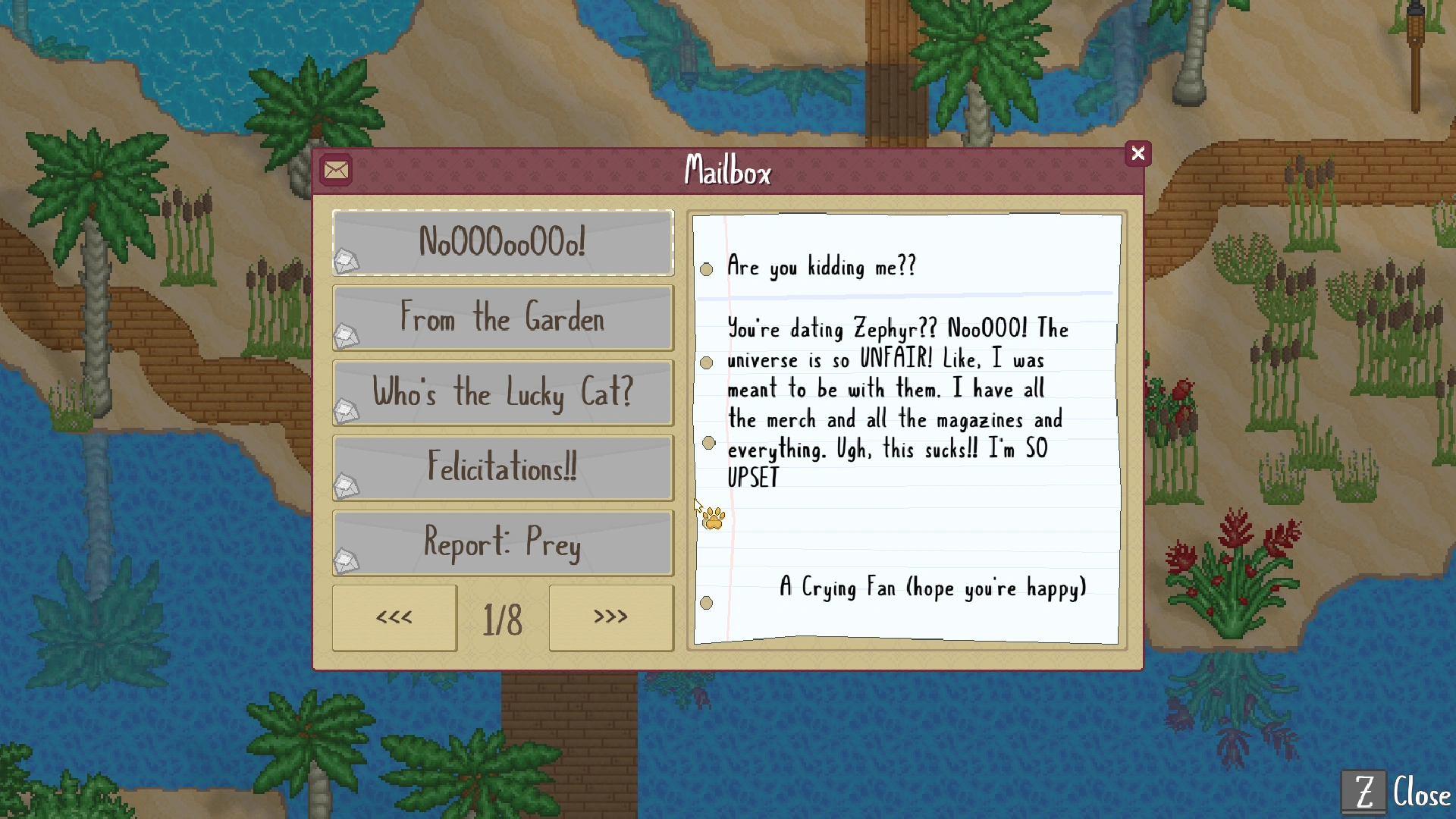Open the From the Garden letter
The width and height of the screenshot is (1456, 819).
click(x=503, y=318)
